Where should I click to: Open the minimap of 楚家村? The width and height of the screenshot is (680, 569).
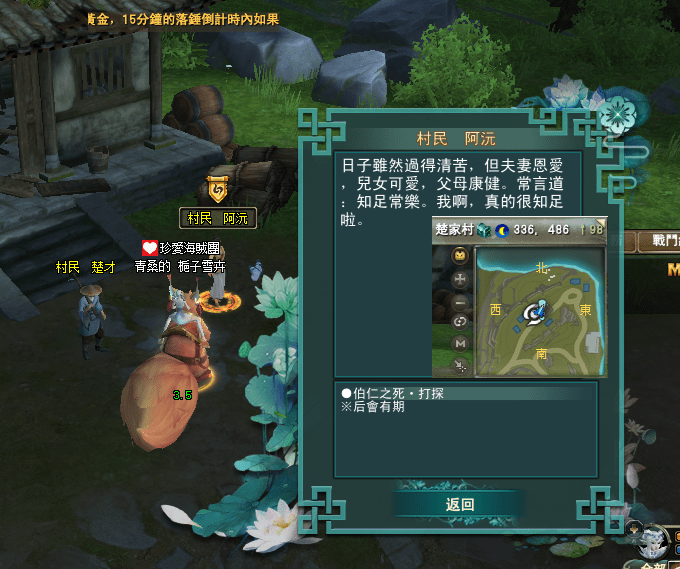540,311
